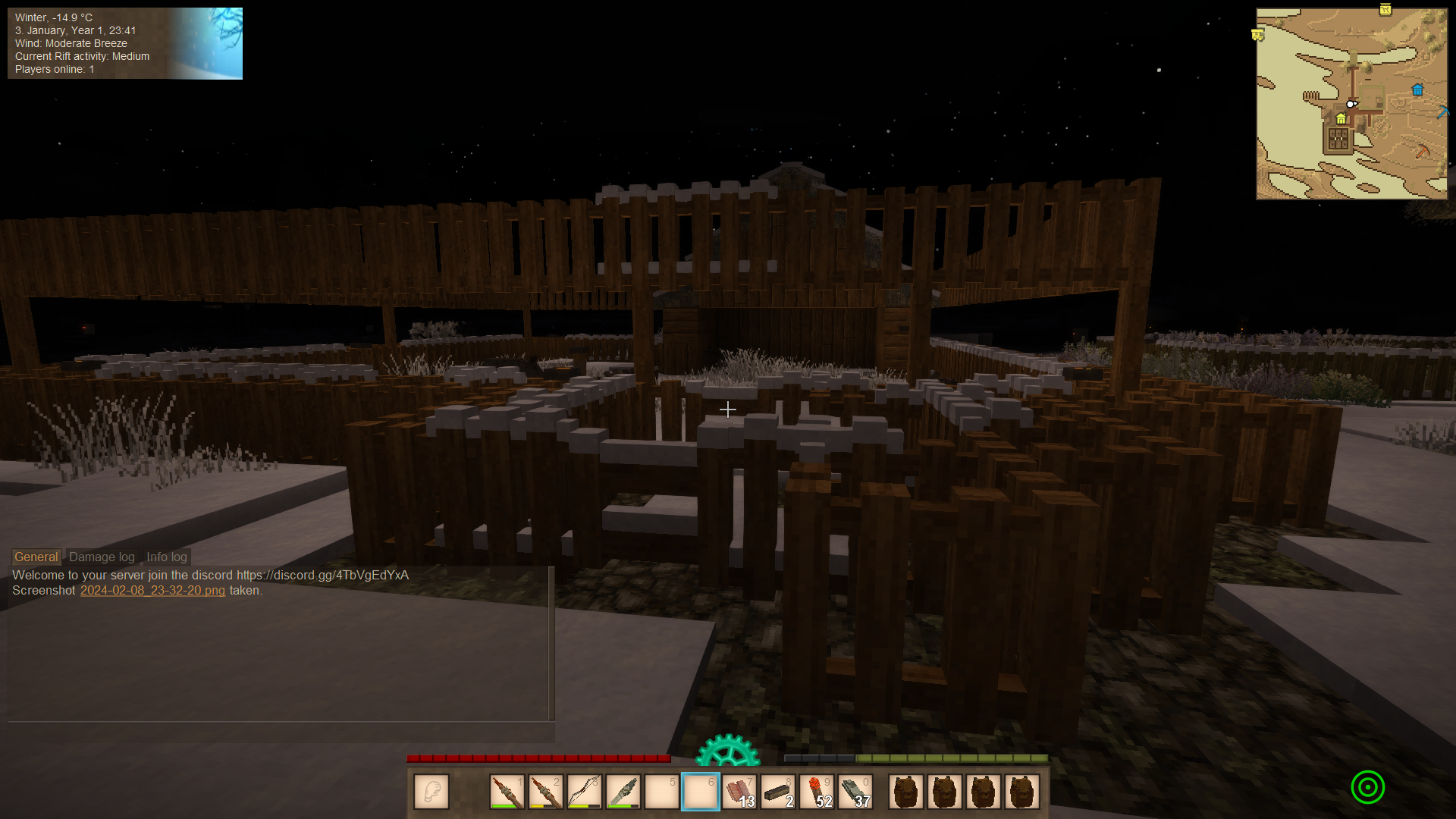Screen dimensions: 1456x819
Task: Click the yellow house marker on minimap
Action: click(1341, 119)
